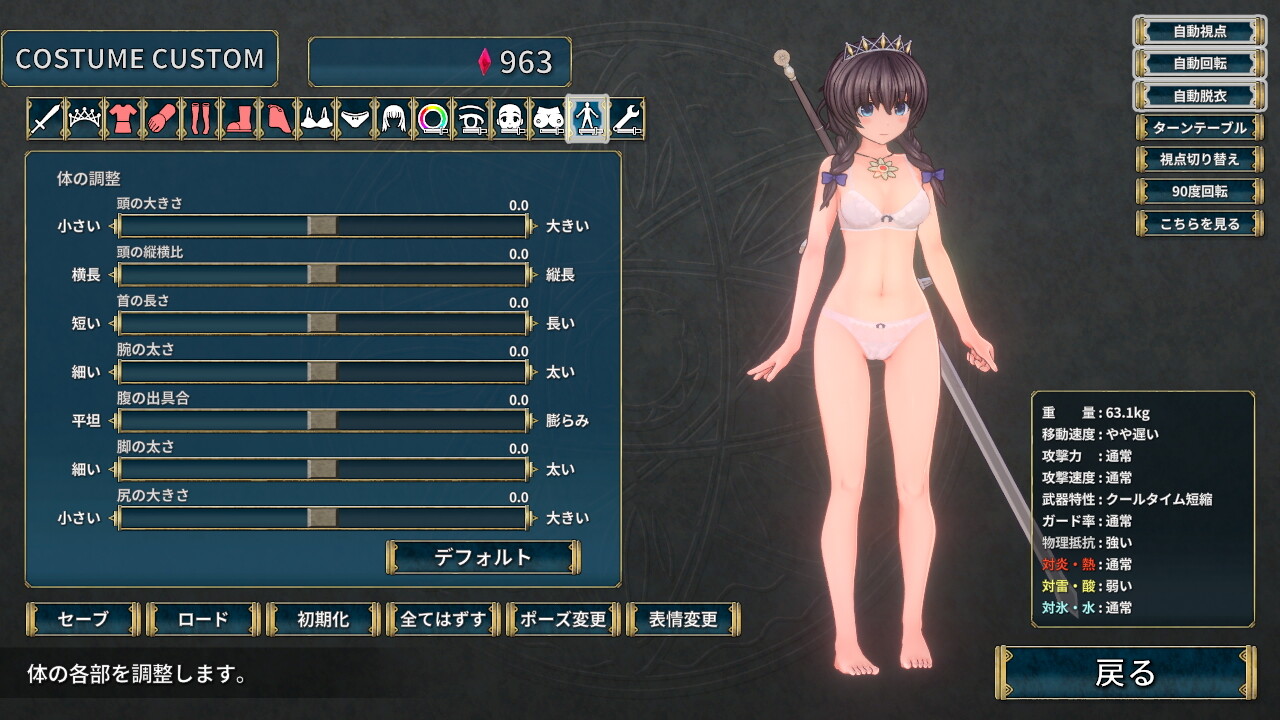1280x720 pixels.
Task: Open the tiara headwear tab
Action: 84,119
